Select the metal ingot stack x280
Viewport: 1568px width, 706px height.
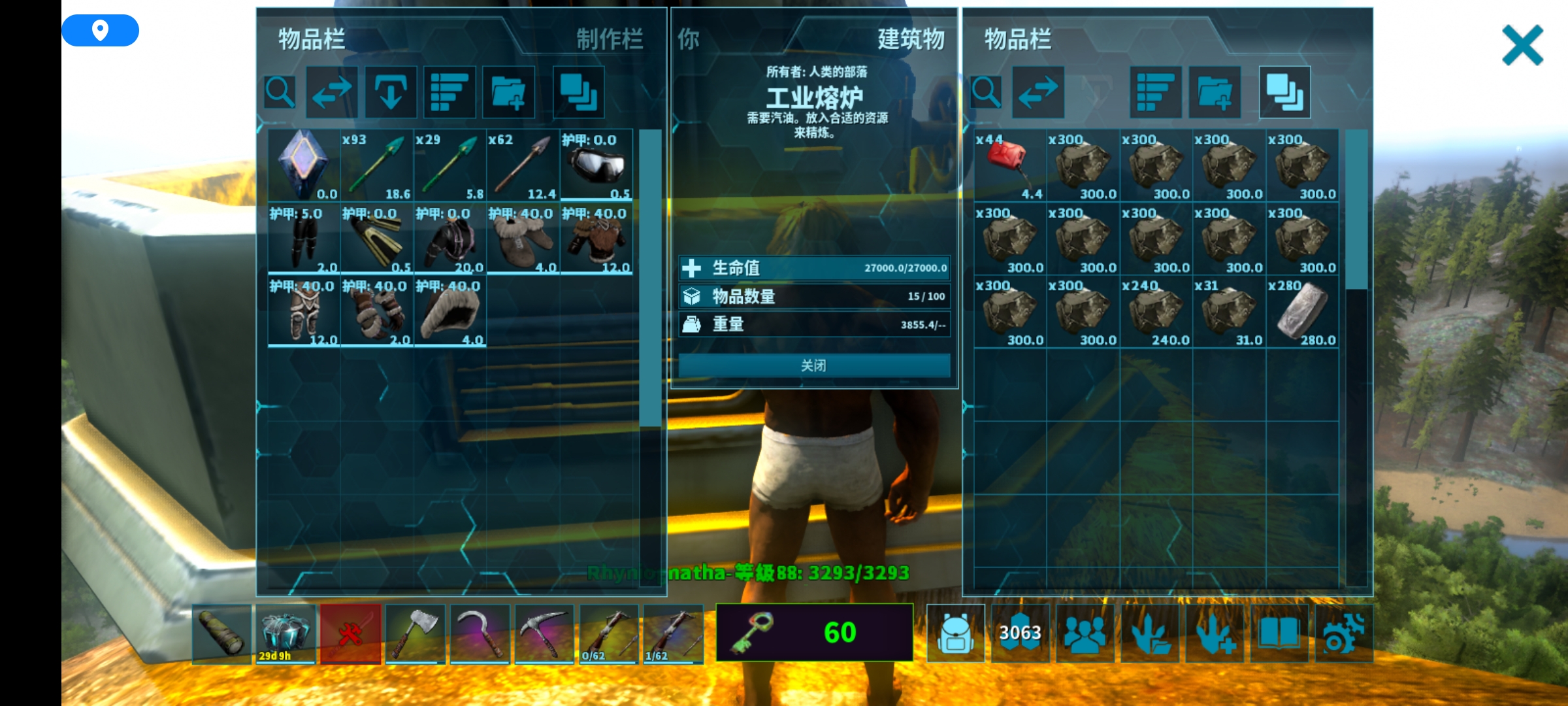click(1302, 312)
